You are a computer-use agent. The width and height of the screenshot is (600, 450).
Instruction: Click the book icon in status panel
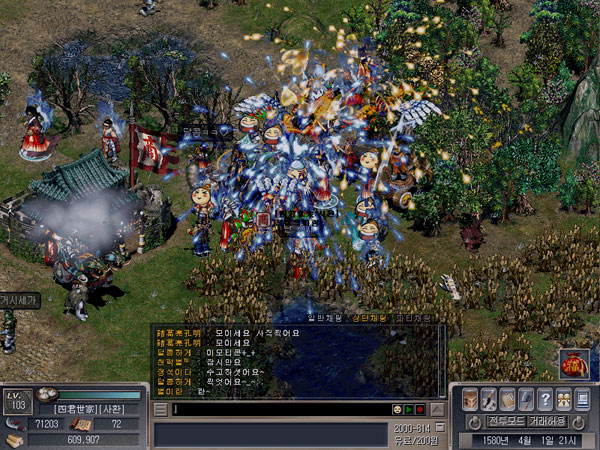[82, 425]
